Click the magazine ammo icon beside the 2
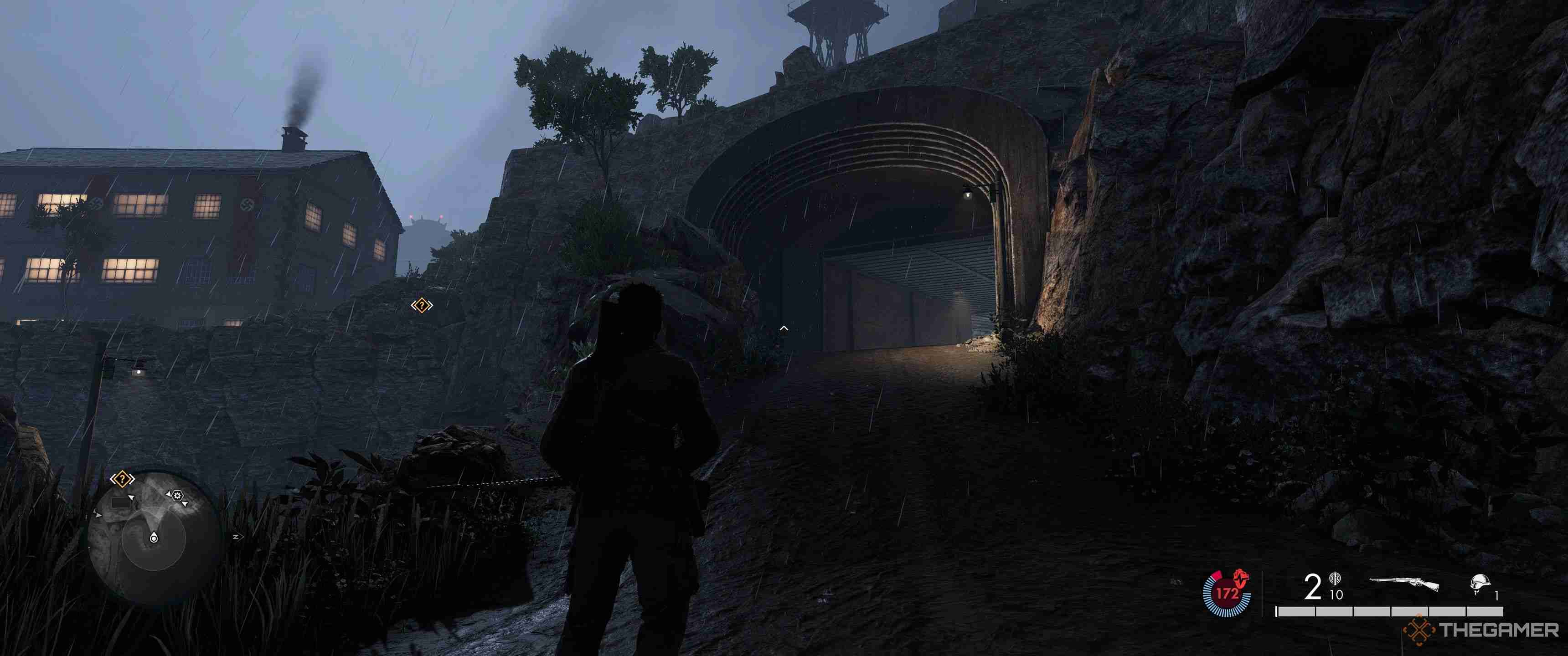The height and width of the screenshot is (656, 1568). tap(1335, 580)
